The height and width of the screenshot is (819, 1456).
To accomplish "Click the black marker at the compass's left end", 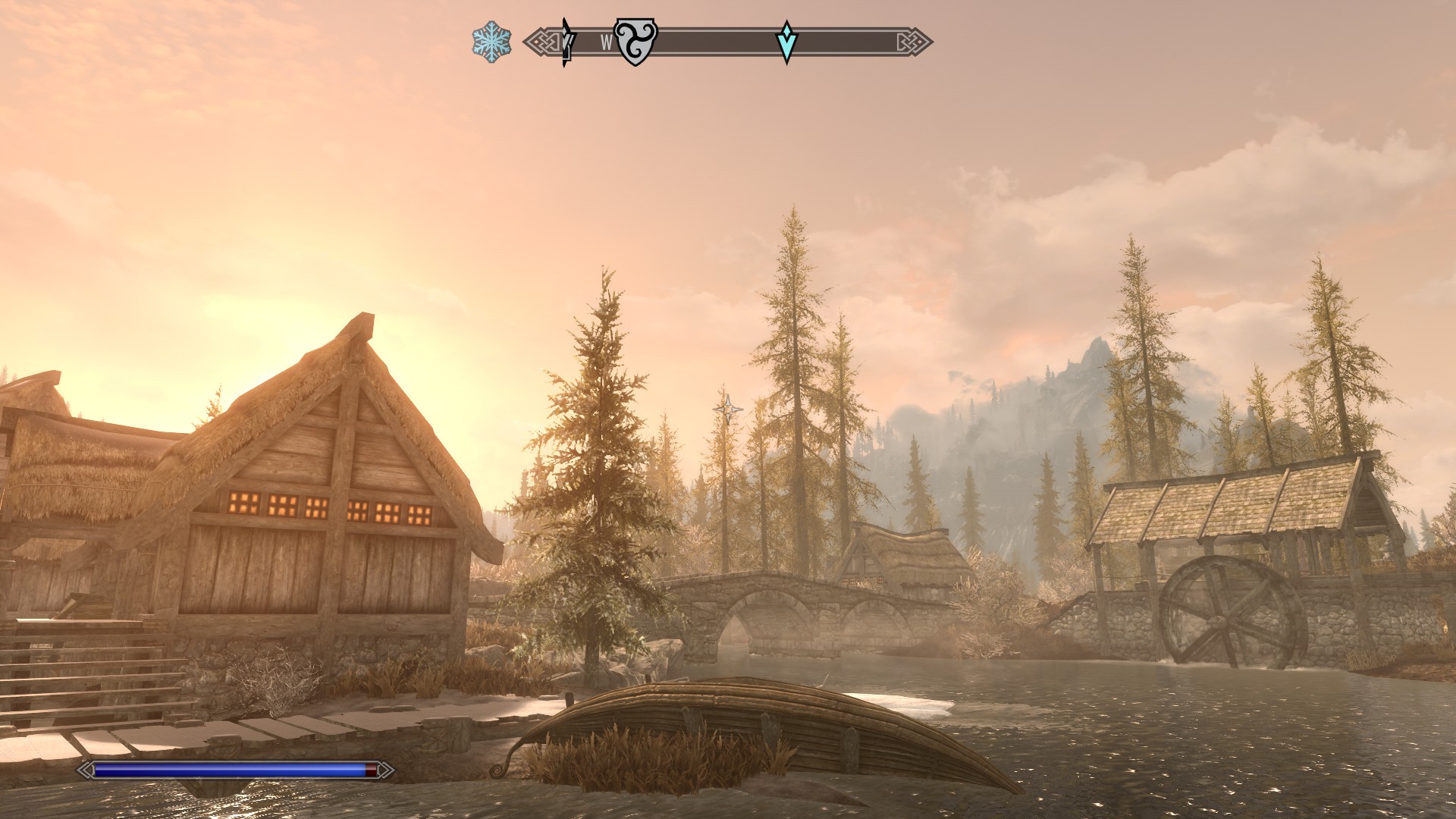I will pos(566,42).
